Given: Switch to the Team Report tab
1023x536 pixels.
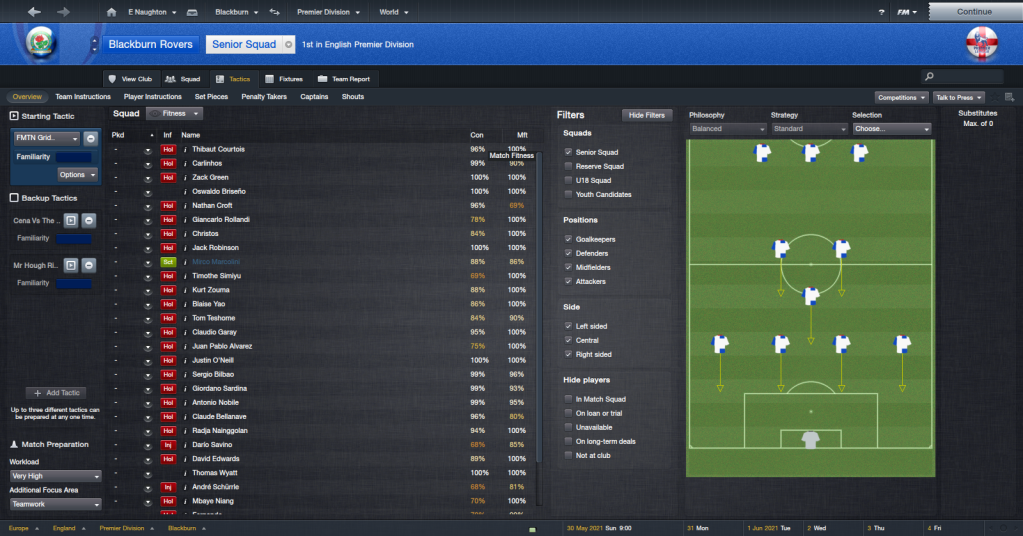Looking at the screenshot, I should 344,78.
